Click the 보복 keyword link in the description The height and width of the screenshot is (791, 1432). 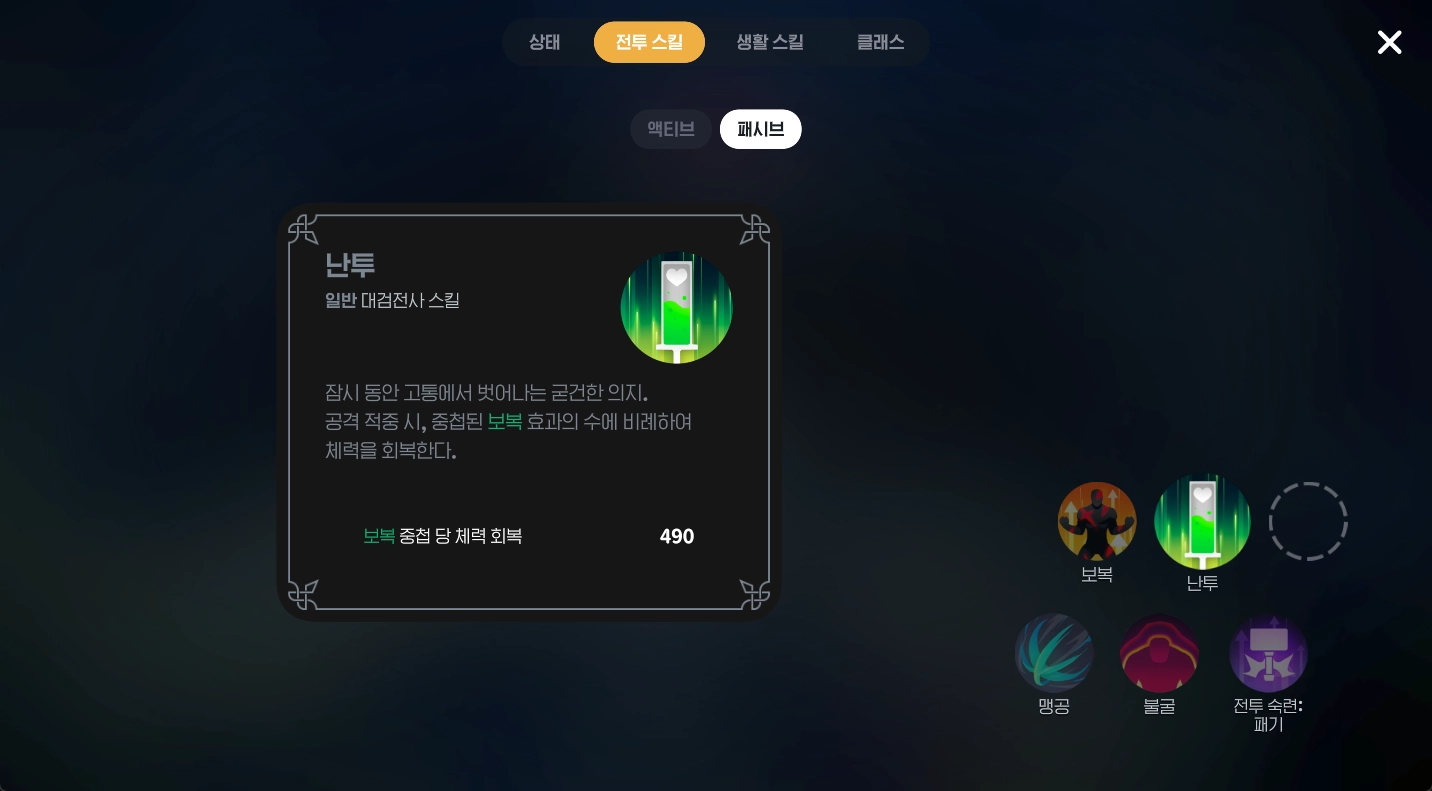tap(505, 421)
